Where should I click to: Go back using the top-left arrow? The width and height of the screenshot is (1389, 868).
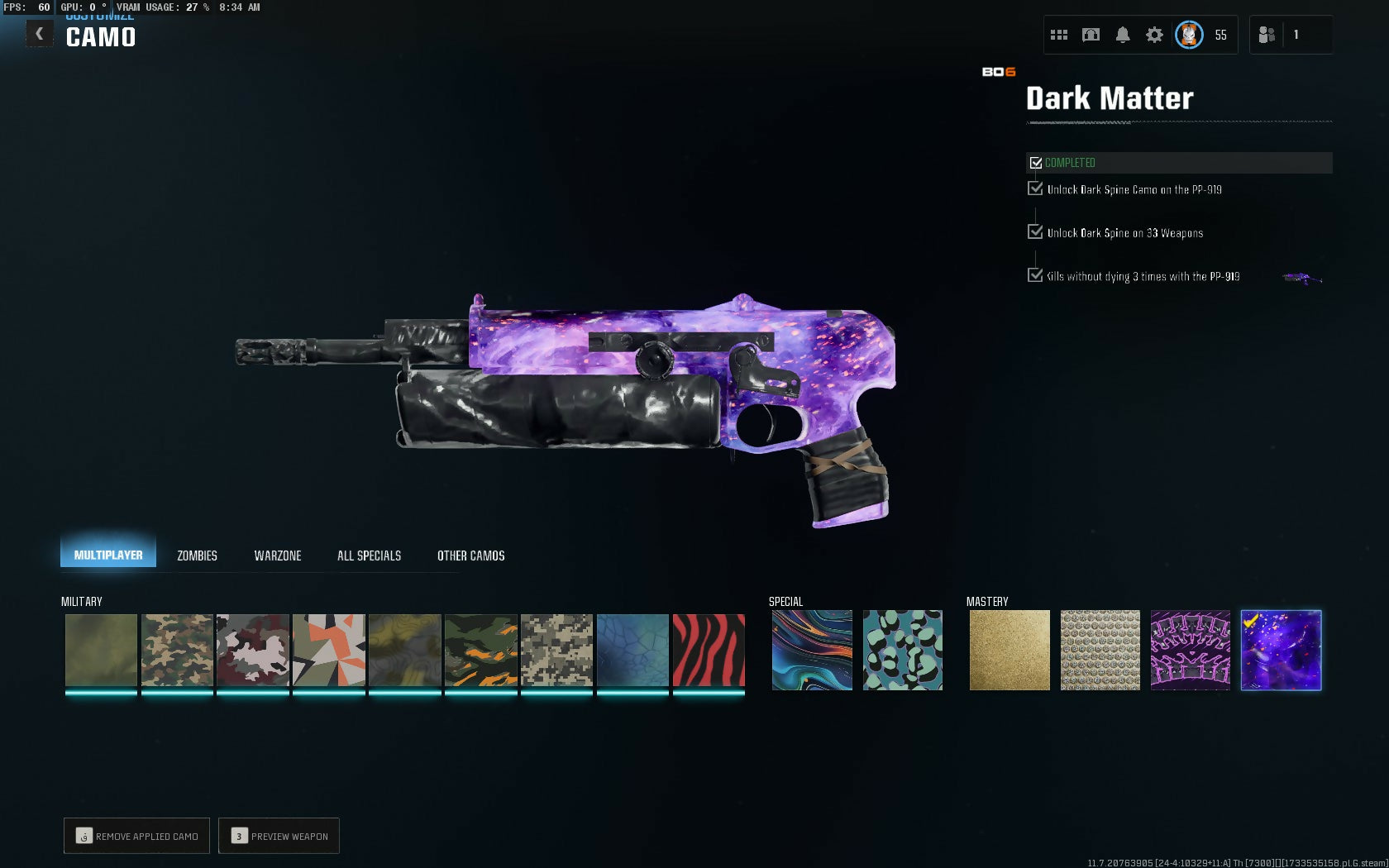[39, 34]
